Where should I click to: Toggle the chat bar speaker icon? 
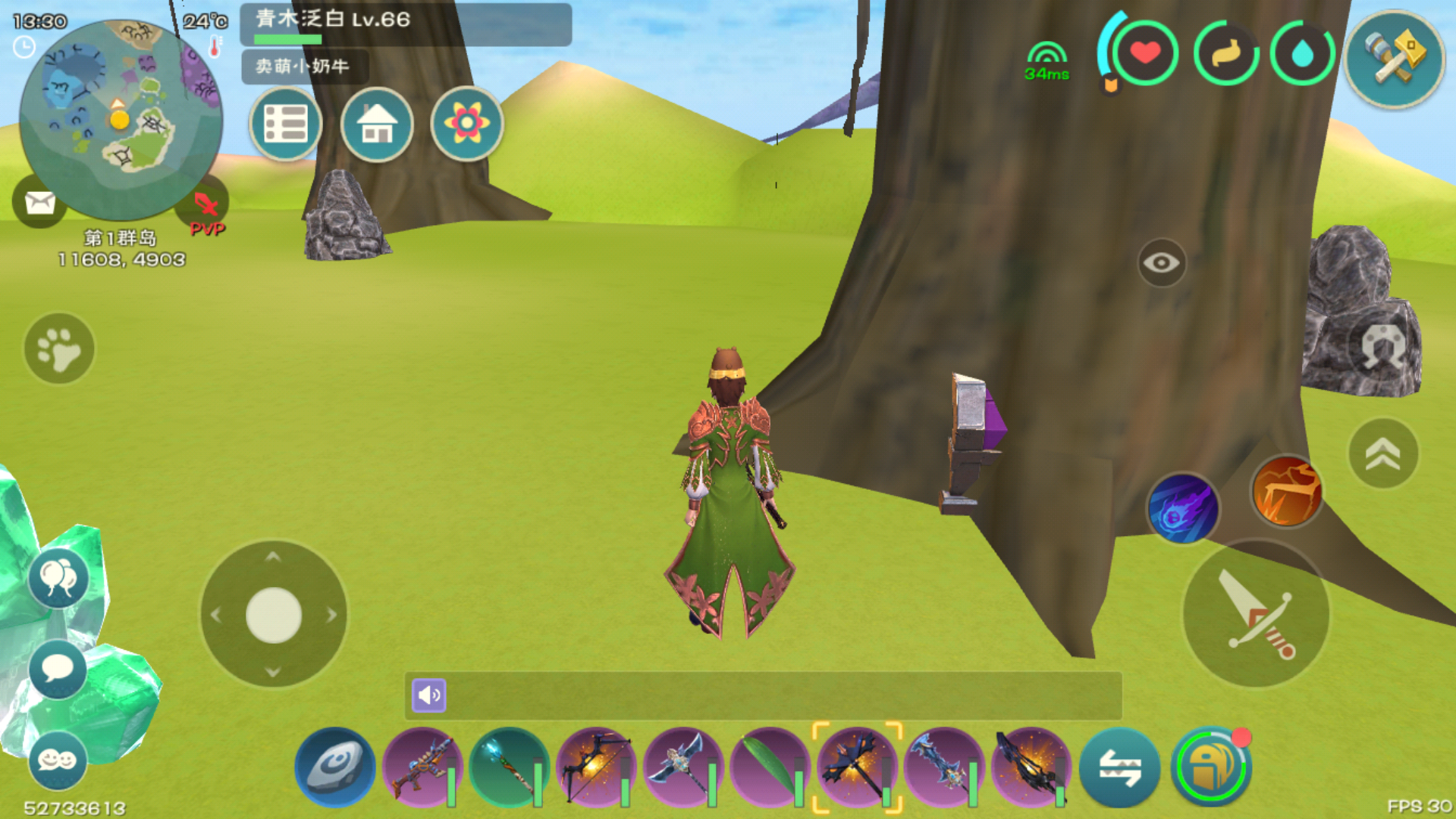tap(429, 695)
